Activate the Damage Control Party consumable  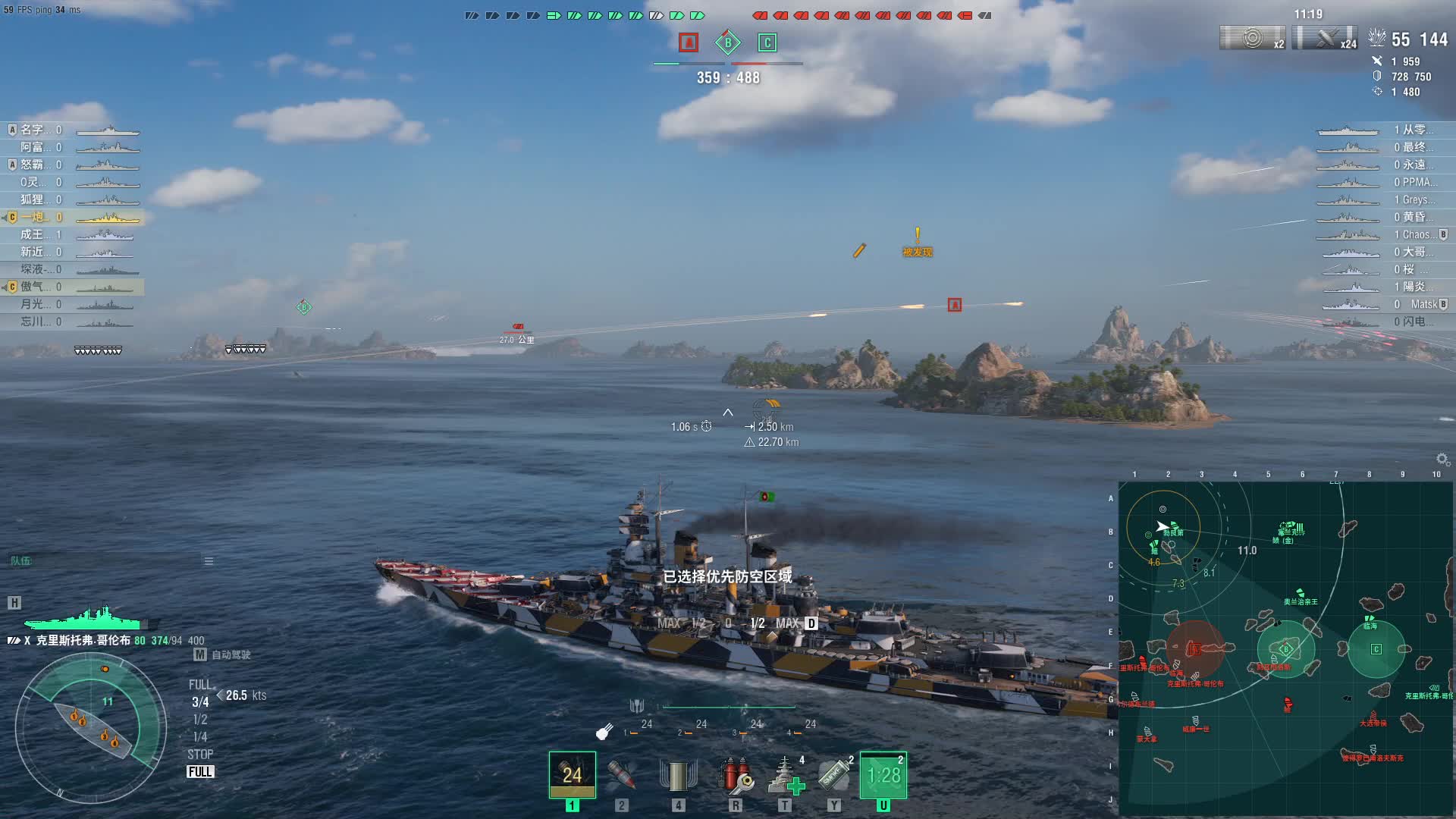point(735,775)
